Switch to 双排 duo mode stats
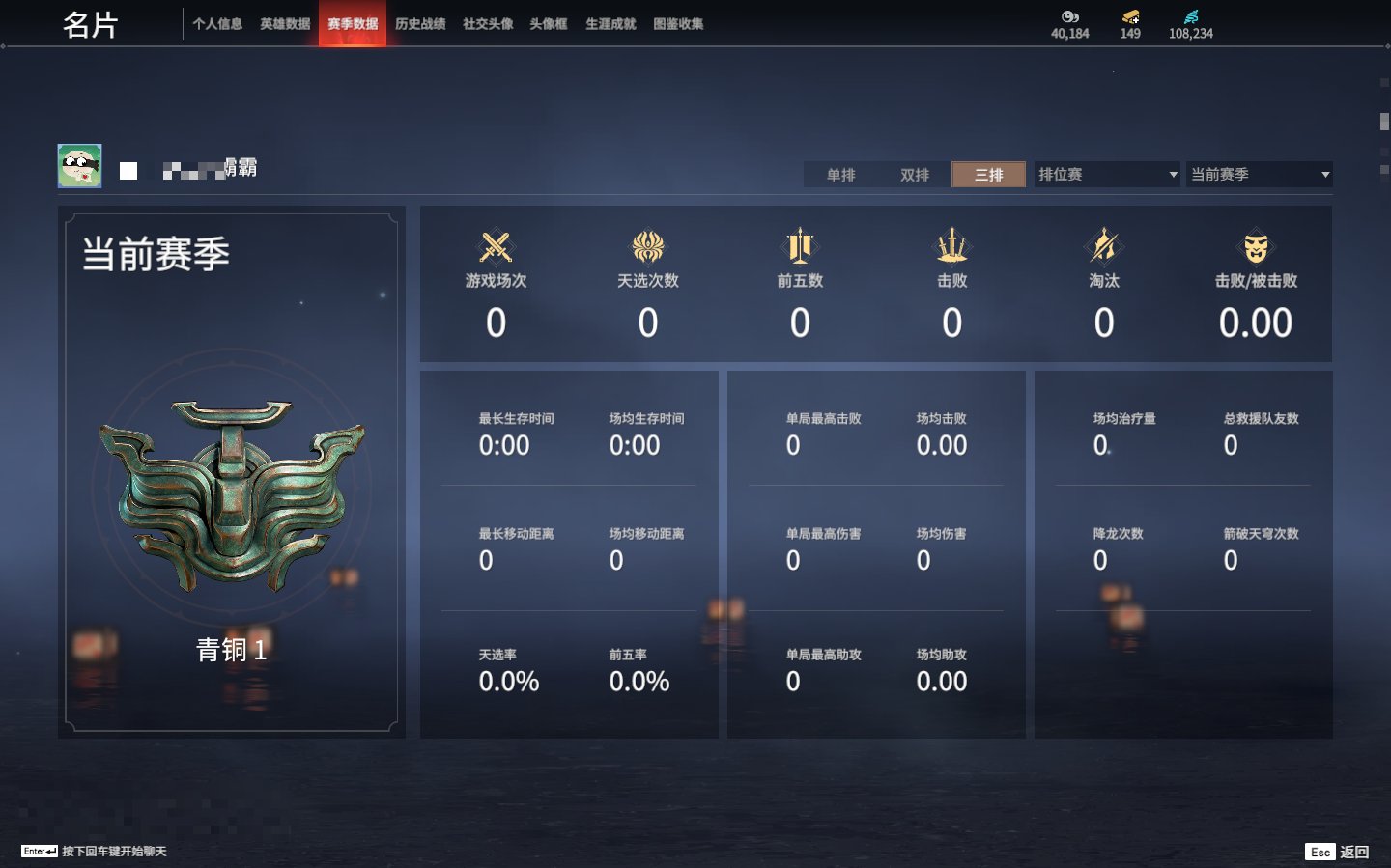The height and width of the screenshot is (868, 1391). (x=915, y=175)
